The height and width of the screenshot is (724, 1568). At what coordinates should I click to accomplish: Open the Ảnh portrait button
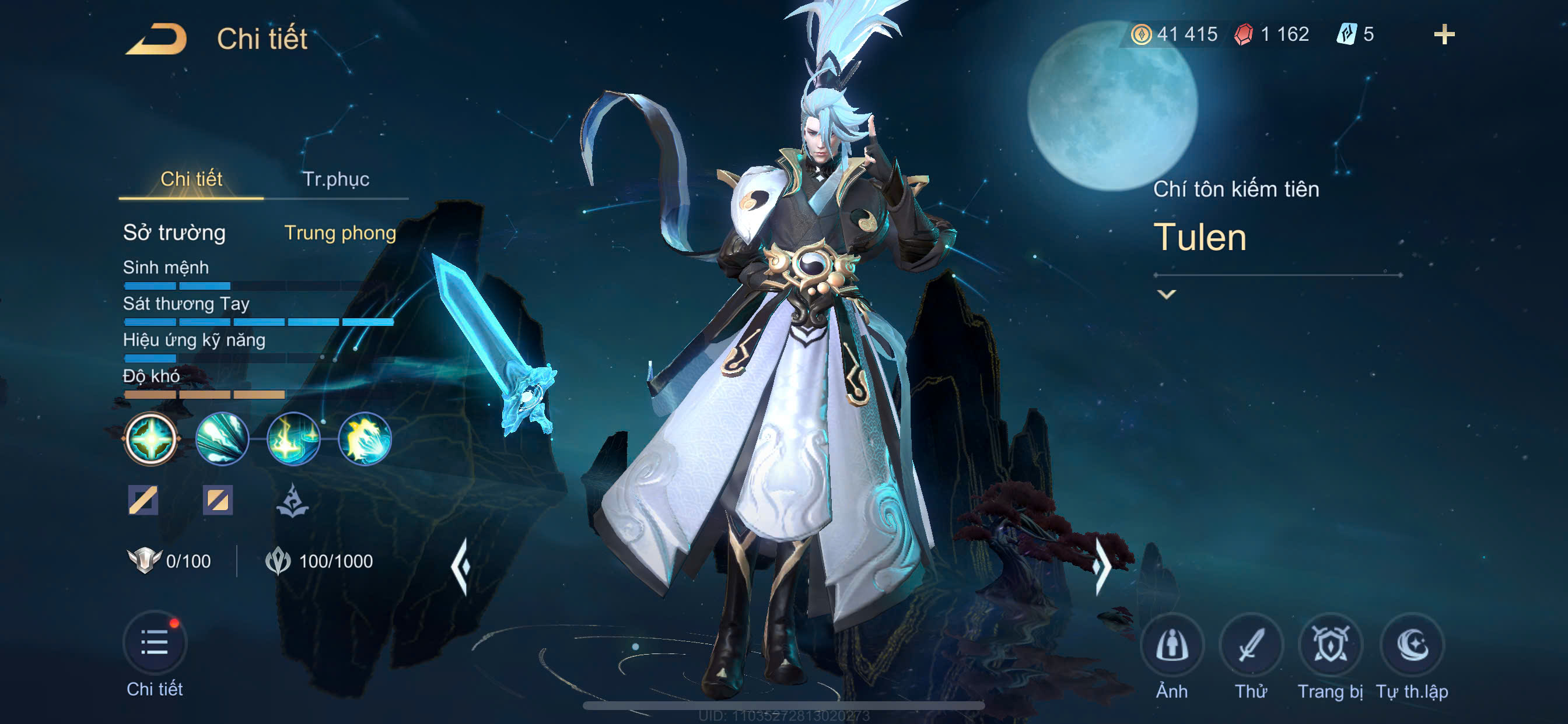(x=1171, y=645)
